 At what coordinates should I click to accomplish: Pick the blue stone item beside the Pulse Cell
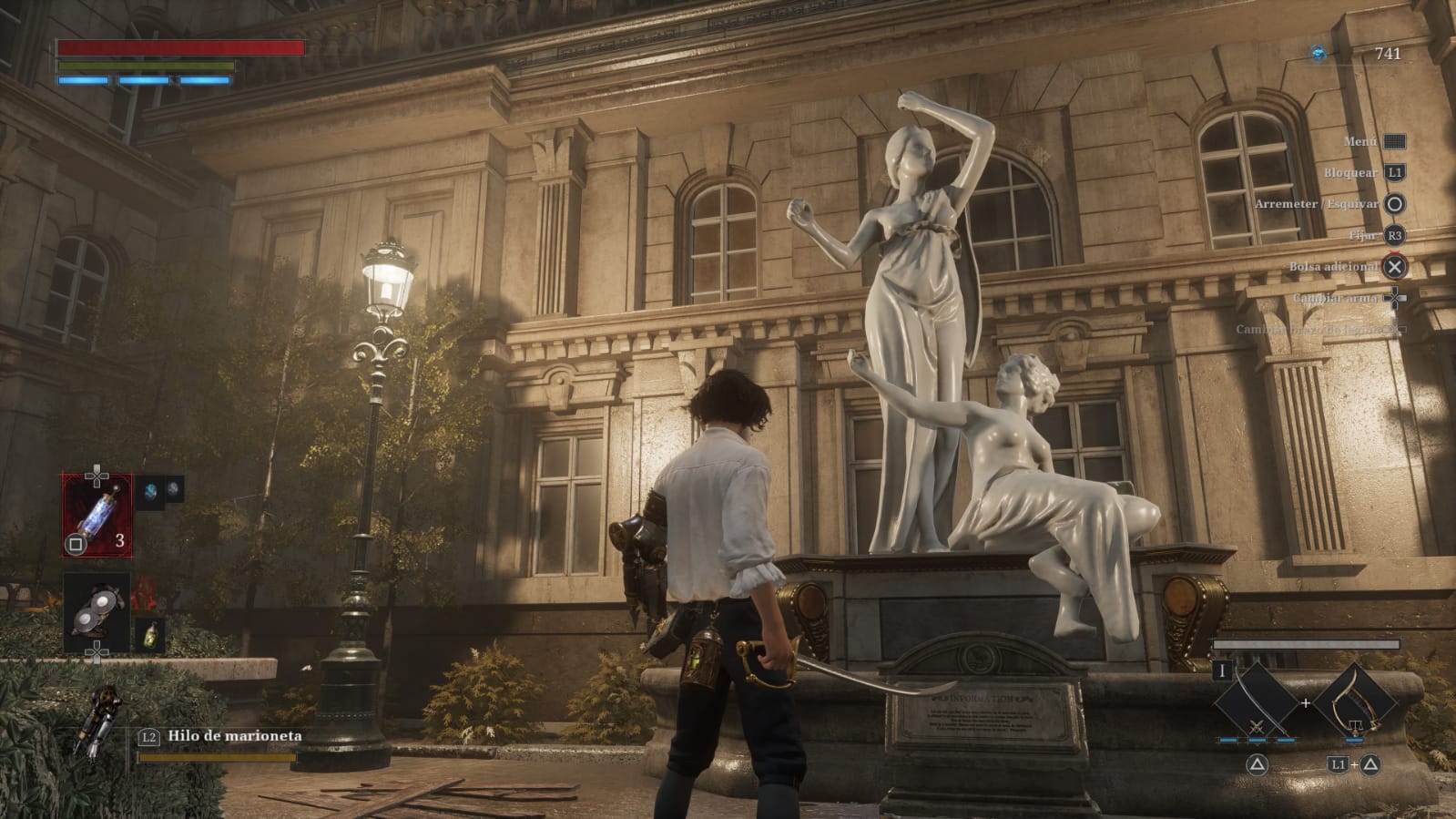pyautogui.click(x=151, y=491)
